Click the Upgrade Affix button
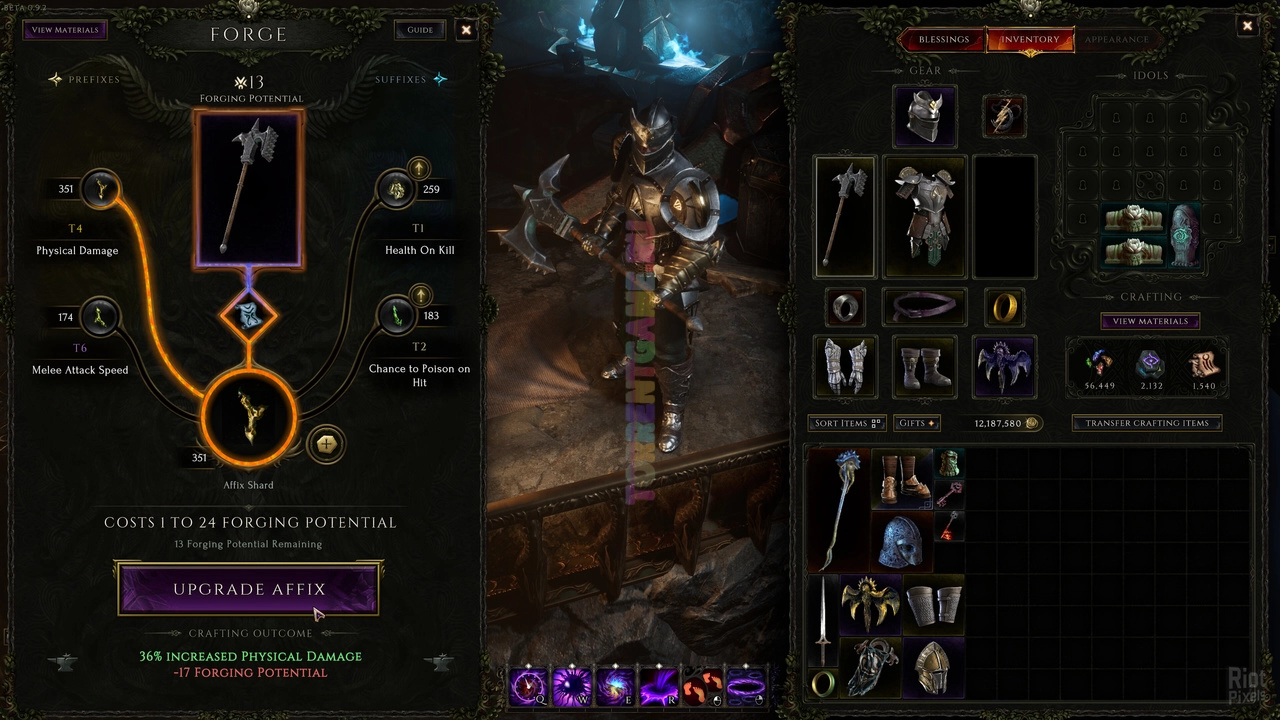The height and width of the screenshot is (720, 1280). [x=249, y=589]
